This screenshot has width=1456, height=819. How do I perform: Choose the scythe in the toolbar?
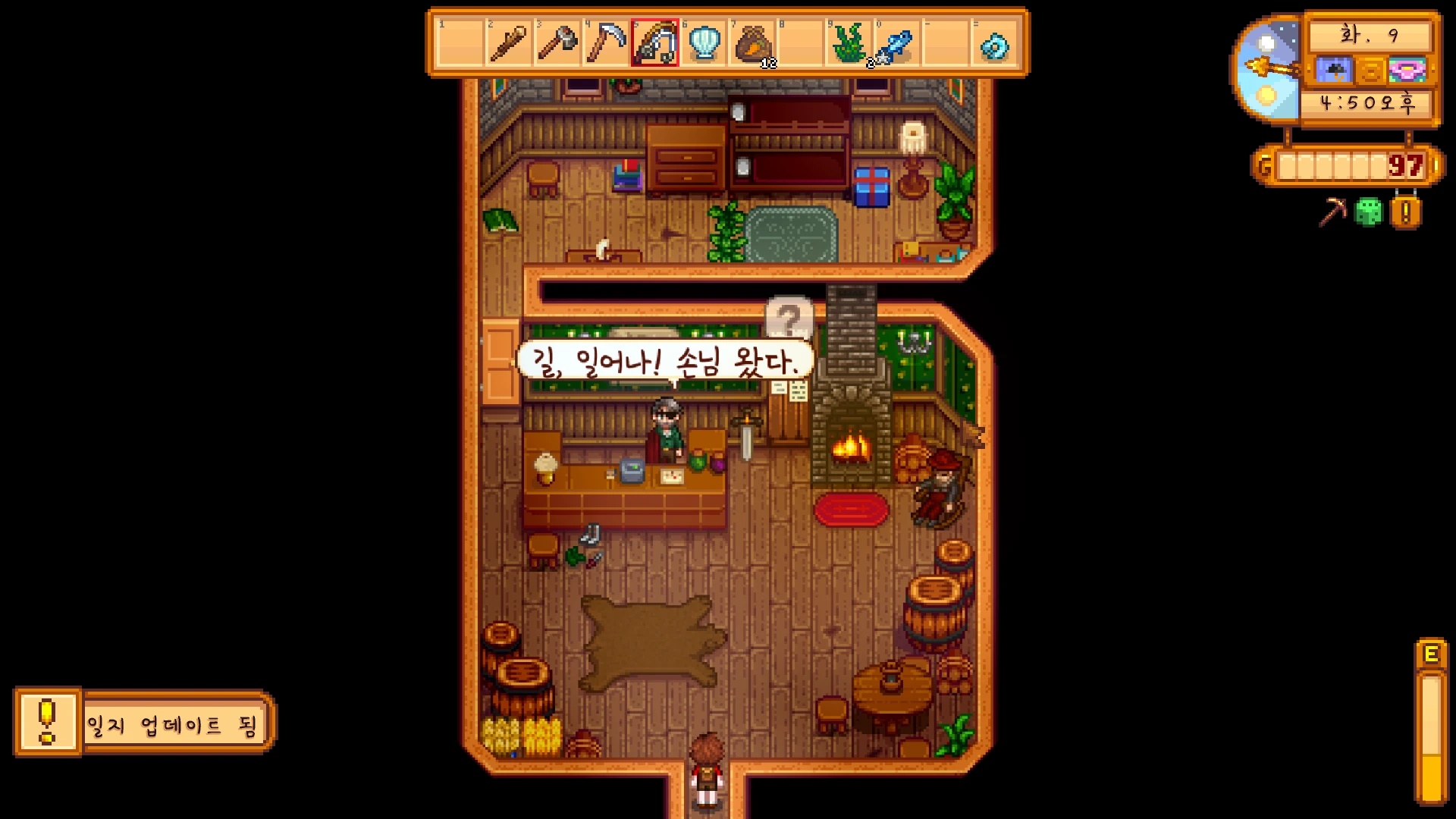(x=606, y=43)
